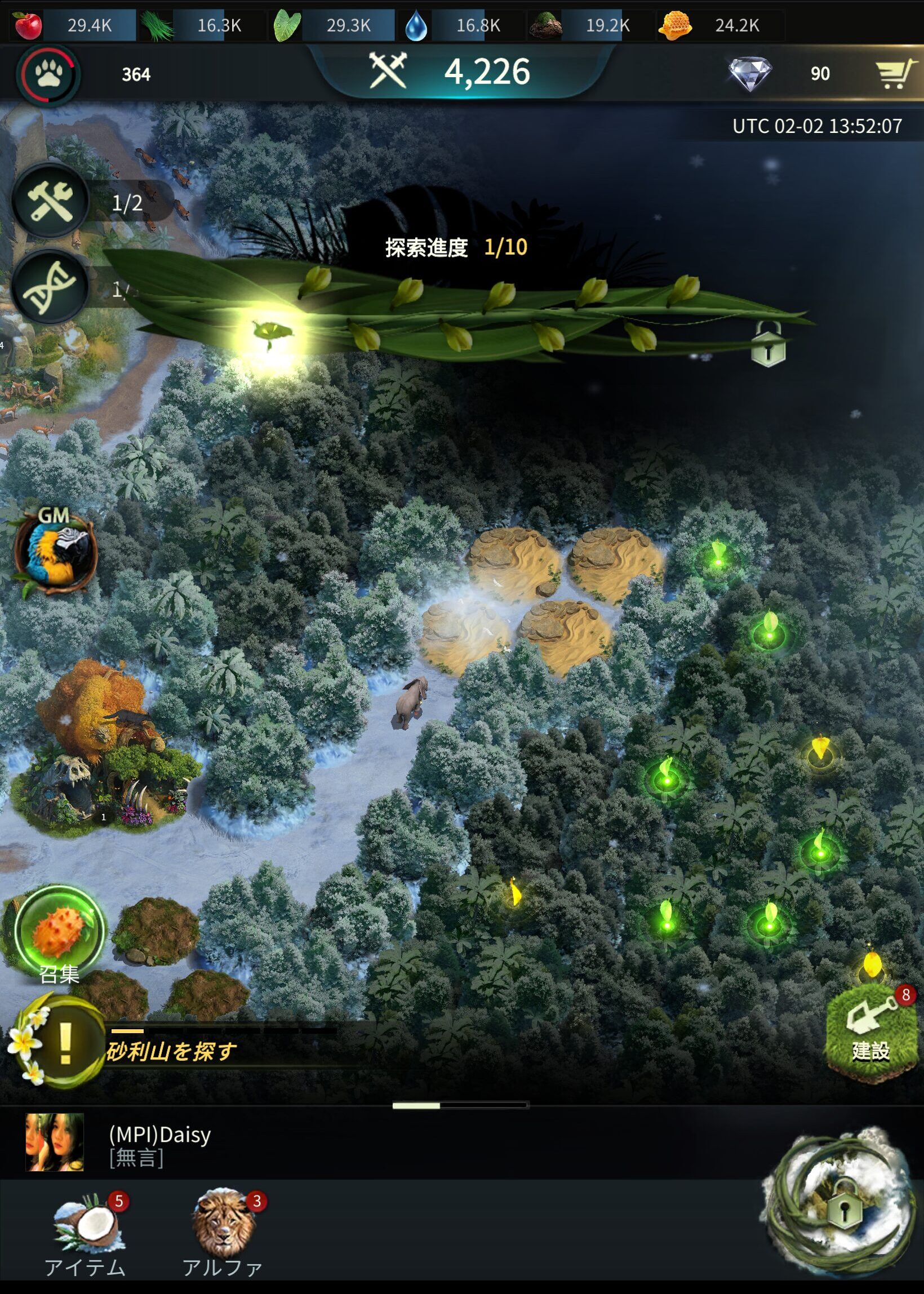Tap the 召集 summon button
Screen dimensions: 924x1294
tap(59, 933)
